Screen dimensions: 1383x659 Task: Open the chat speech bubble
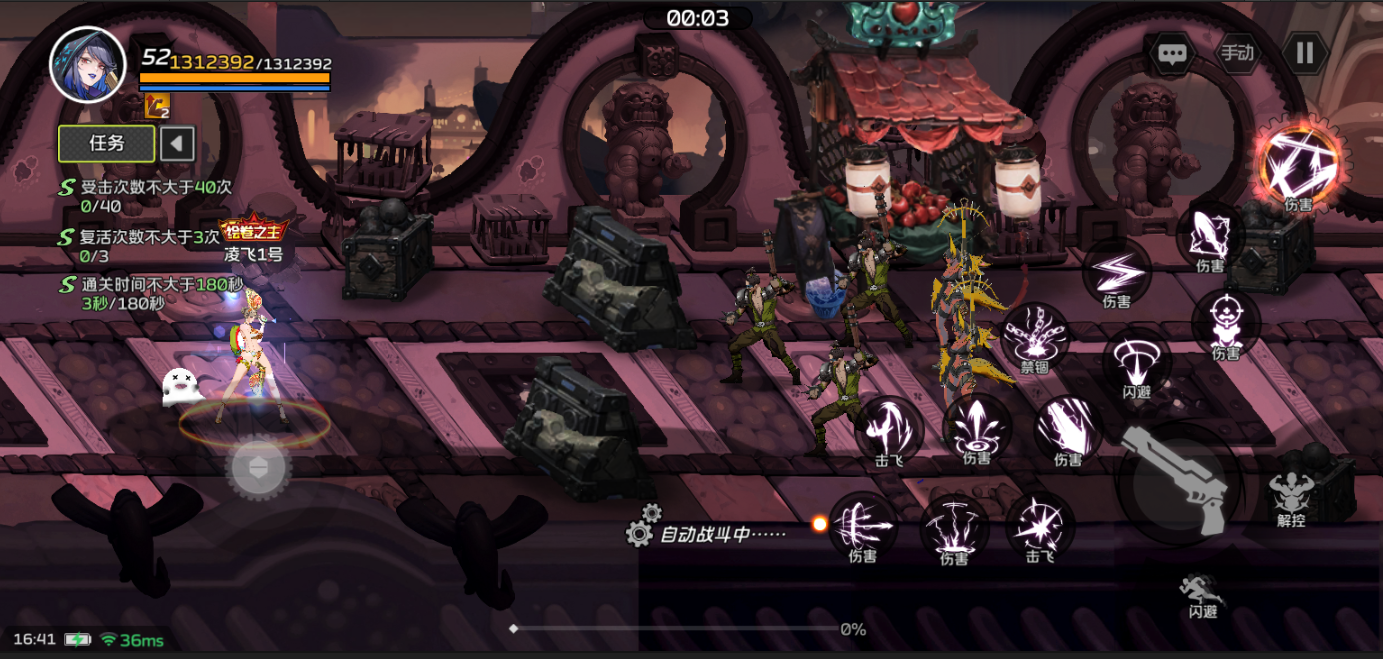tap(1171, 53)
